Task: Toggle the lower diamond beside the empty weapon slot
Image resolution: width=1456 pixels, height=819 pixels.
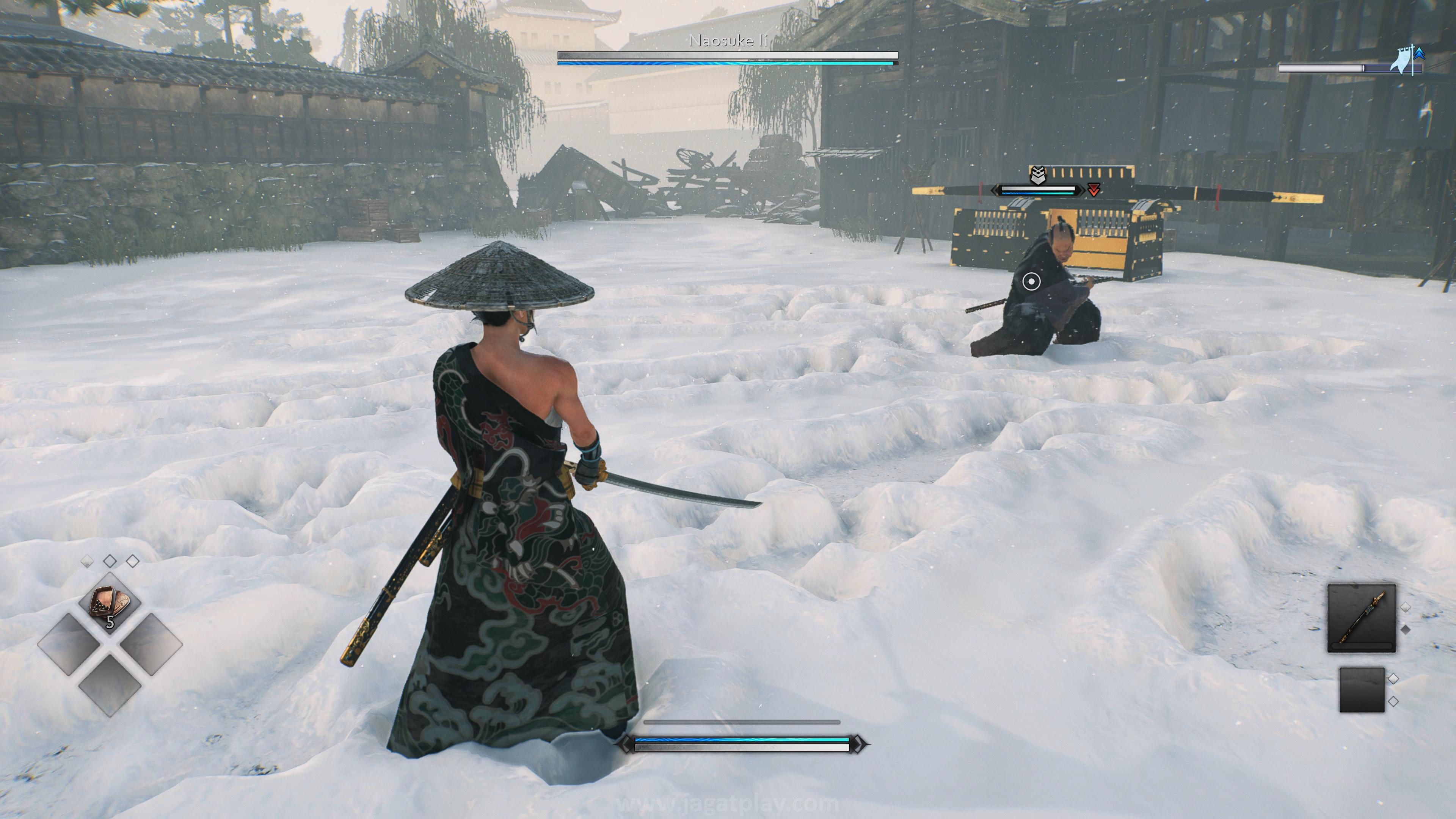Action: 1394,701
